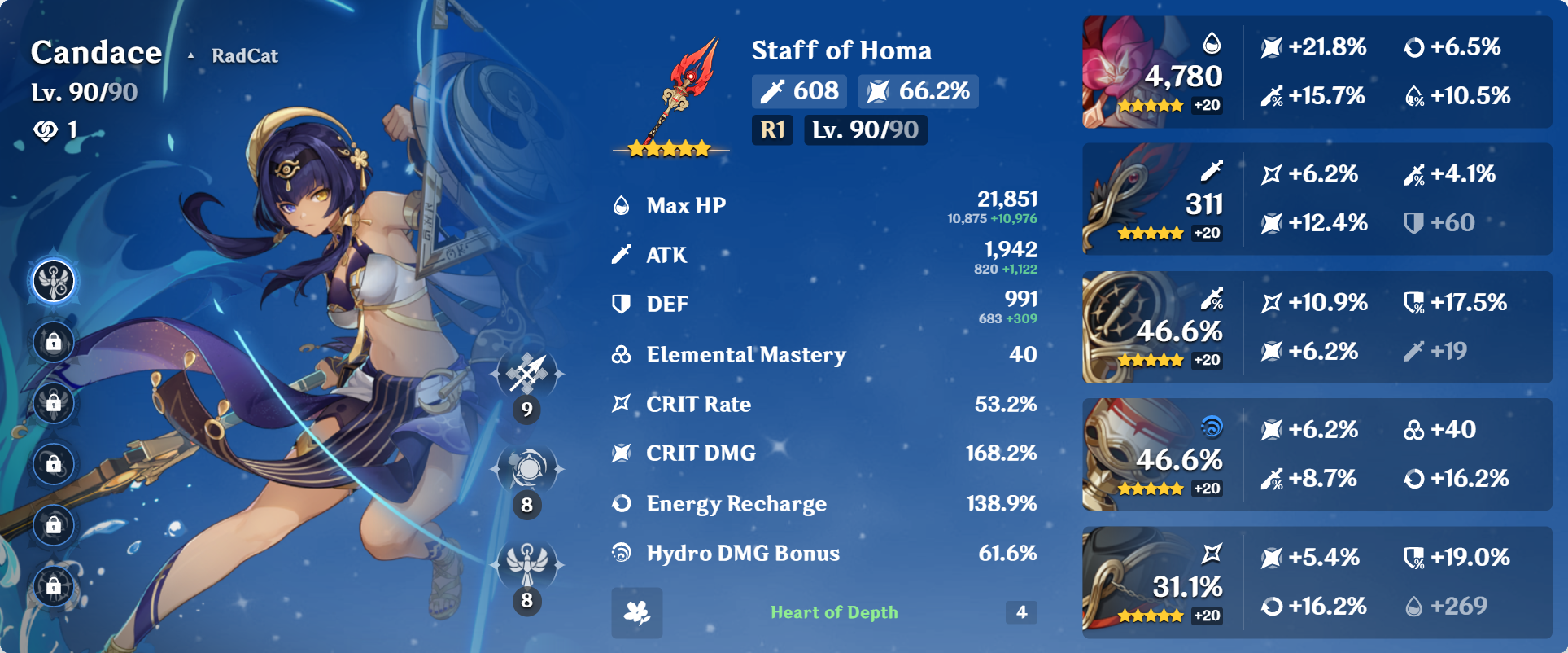Click the Elemental Burst talent icon at level 8

pyautogui.click(x=526, y=562)
